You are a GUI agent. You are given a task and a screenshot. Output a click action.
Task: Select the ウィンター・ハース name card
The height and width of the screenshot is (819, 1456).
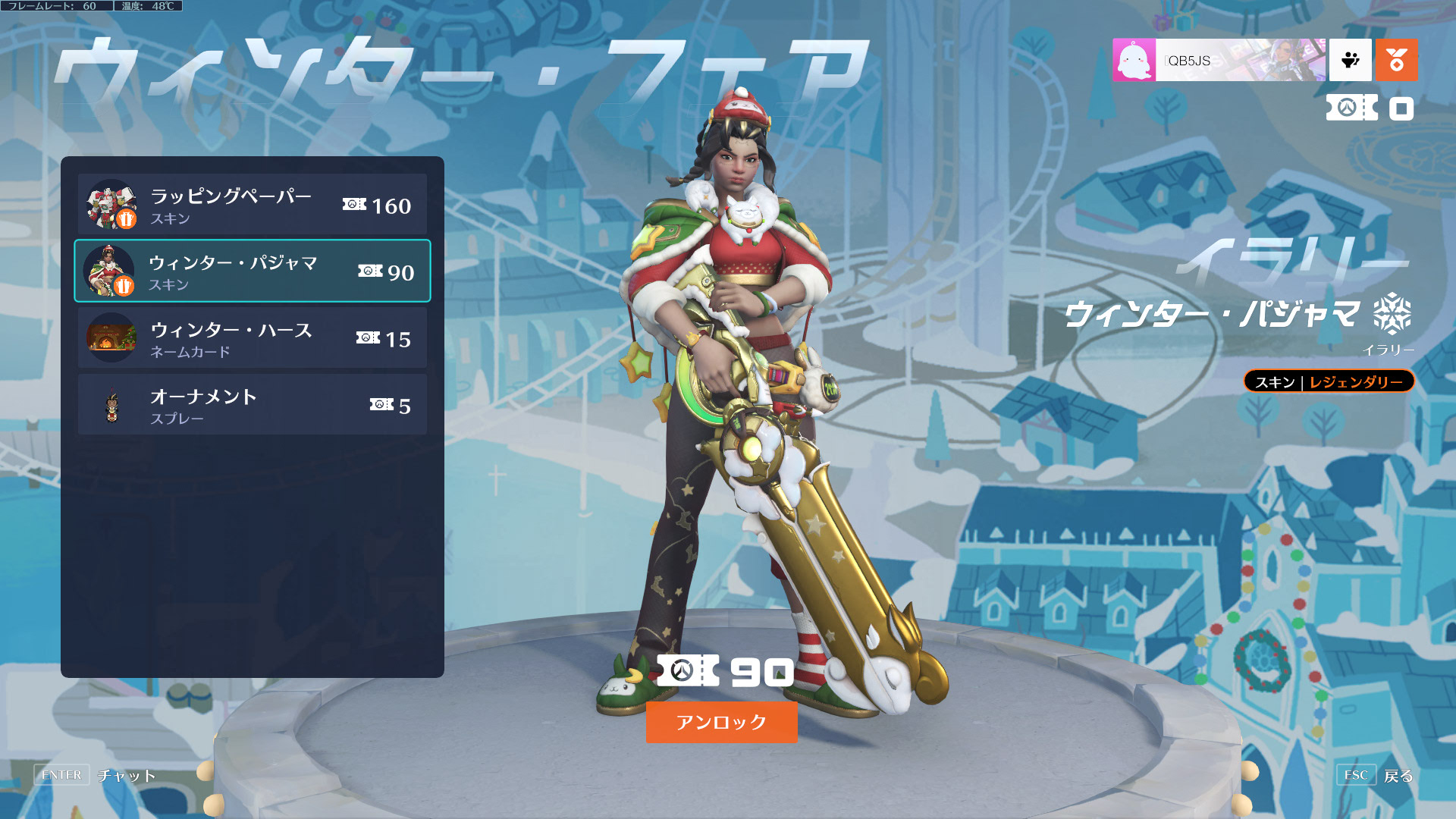point(252,338)
